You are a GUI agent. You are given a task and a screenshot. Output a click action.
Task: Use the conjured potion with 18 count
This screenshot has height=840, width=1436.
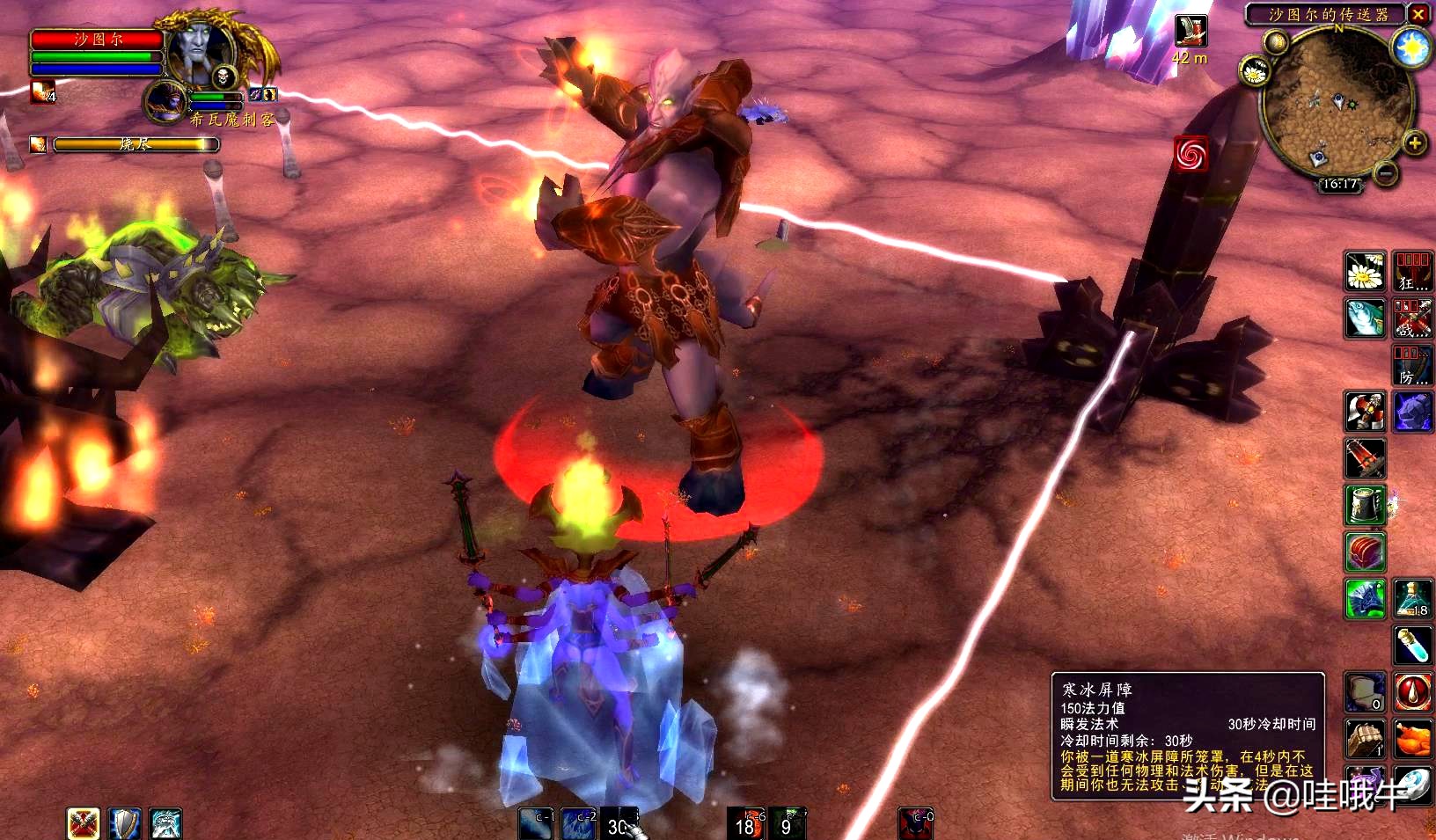coord(1412,598)
